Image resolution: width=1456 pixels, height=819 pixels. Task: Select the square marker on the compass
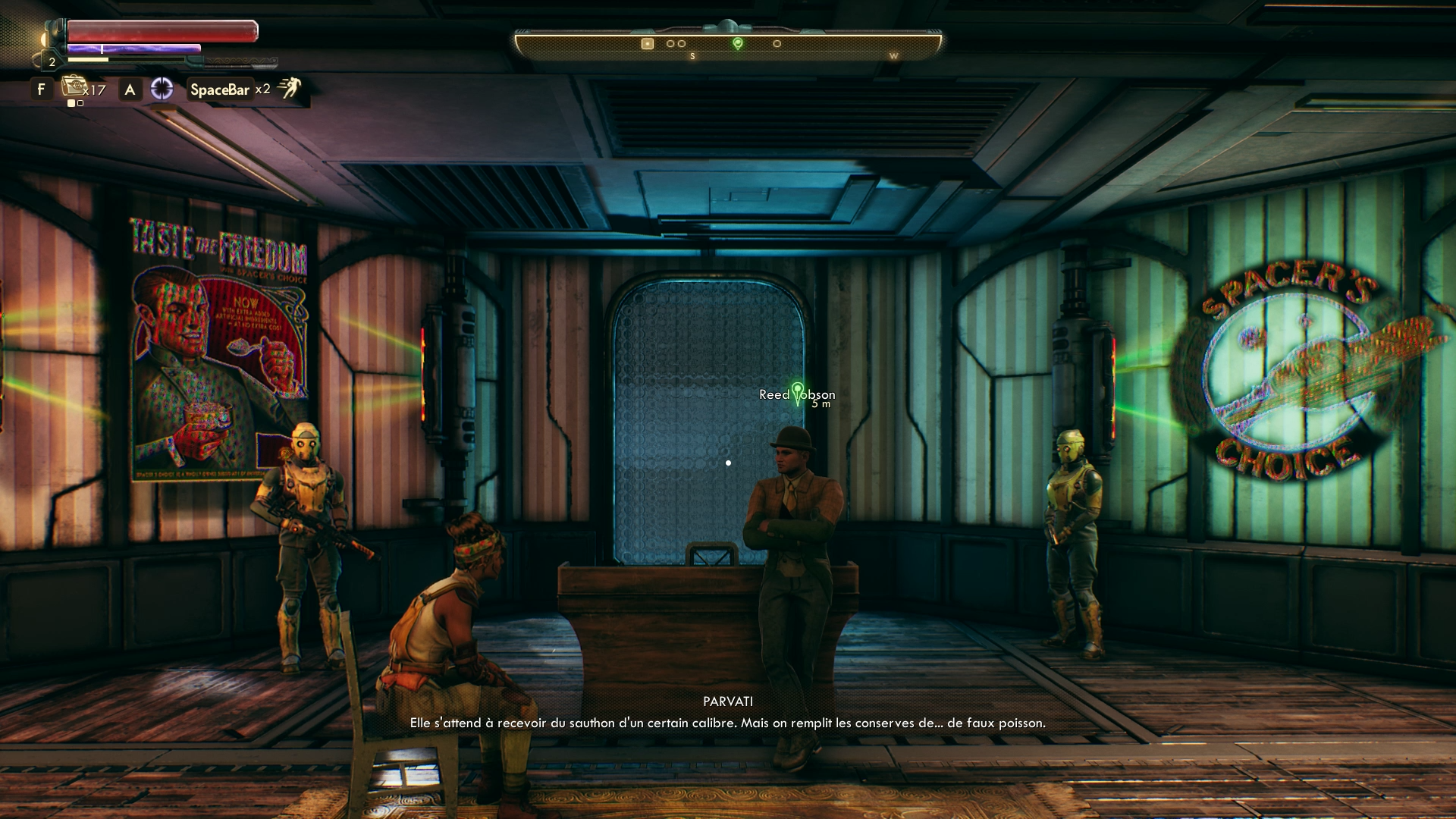647,43
